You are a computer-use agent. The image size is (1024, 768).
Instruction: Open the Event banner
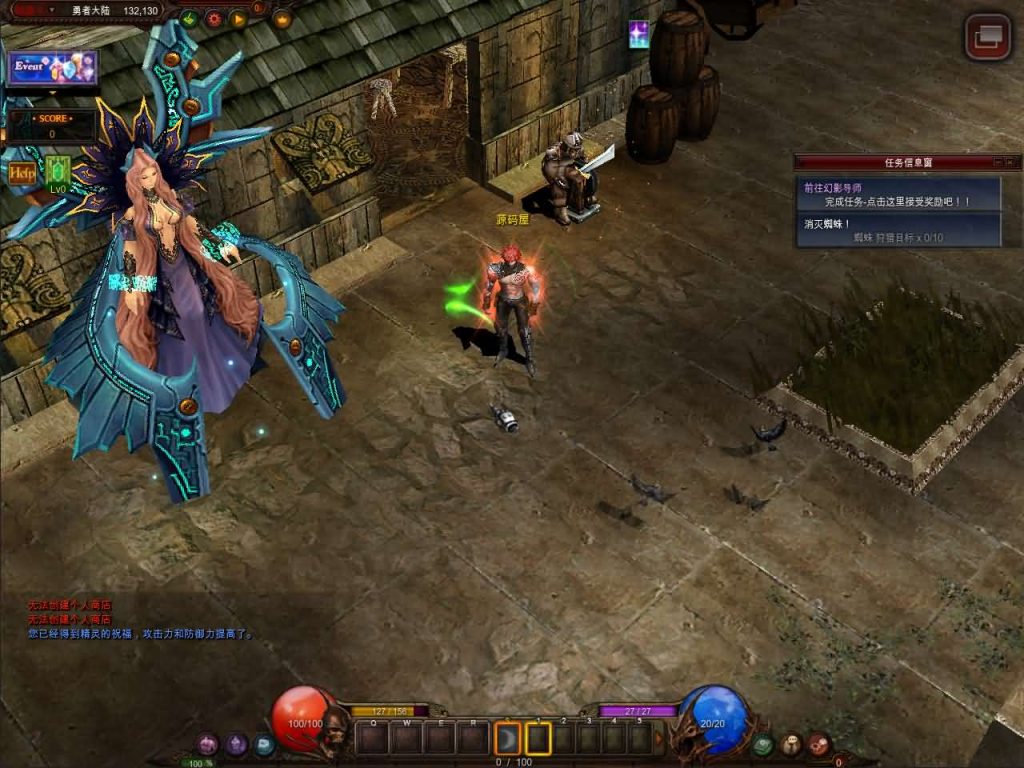(x=53, y=68)
